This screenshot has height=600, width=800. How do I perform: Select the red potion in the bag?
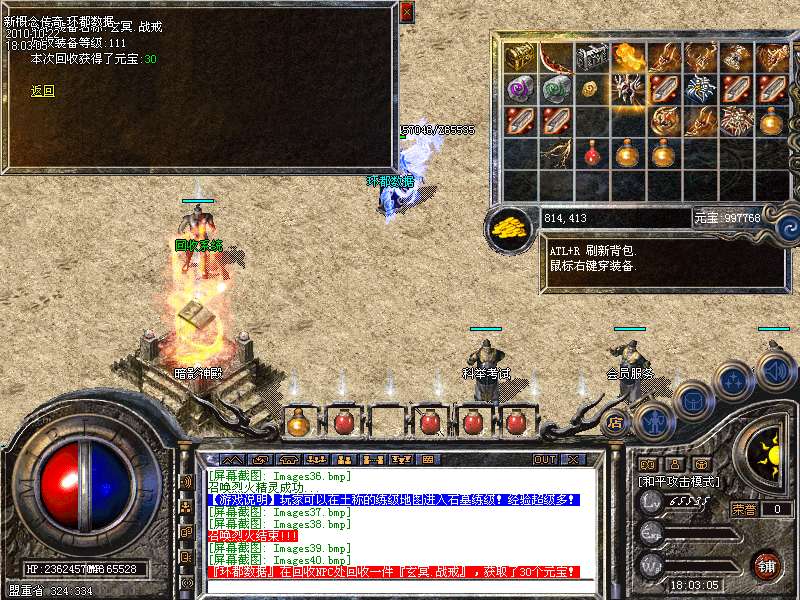592,153
